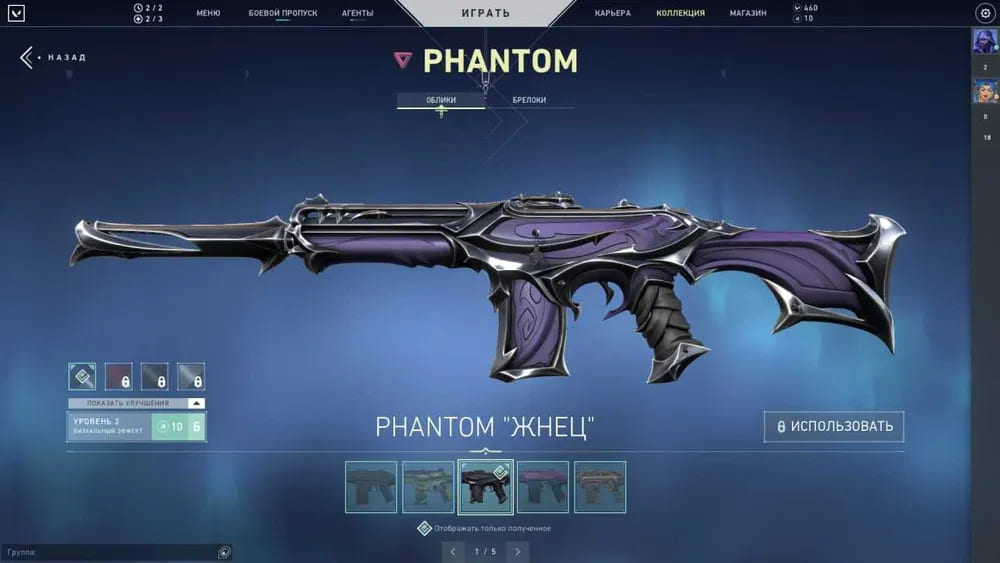
Task: Open the БОЕВОЙ ПРОПУСК page
Action: (x=282, y=13)
